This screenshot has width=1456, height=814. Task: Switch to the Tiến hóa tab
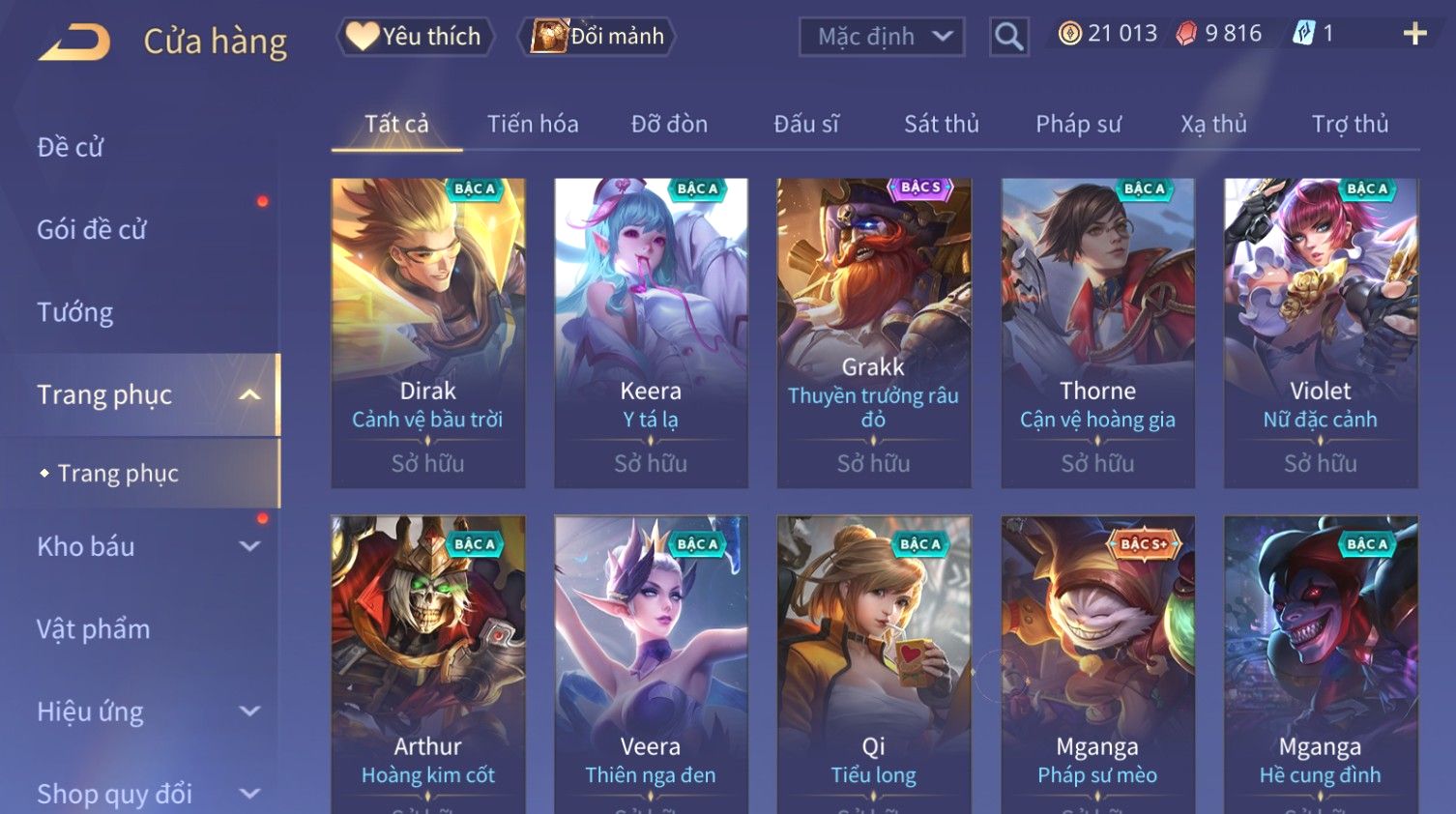(x=533, y=124)
